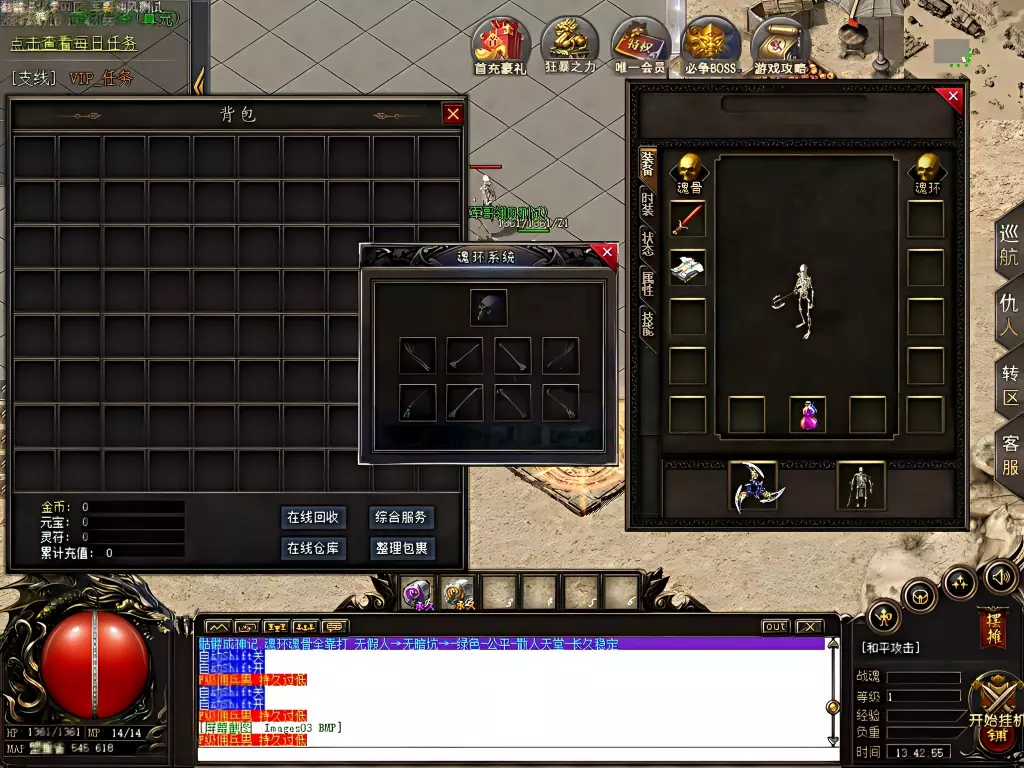Image resolution: width=1024 pixels, height=768 pixels.
Task: Open 综合服务 general services
Action: pyautogui.click(x=401, y=517)
